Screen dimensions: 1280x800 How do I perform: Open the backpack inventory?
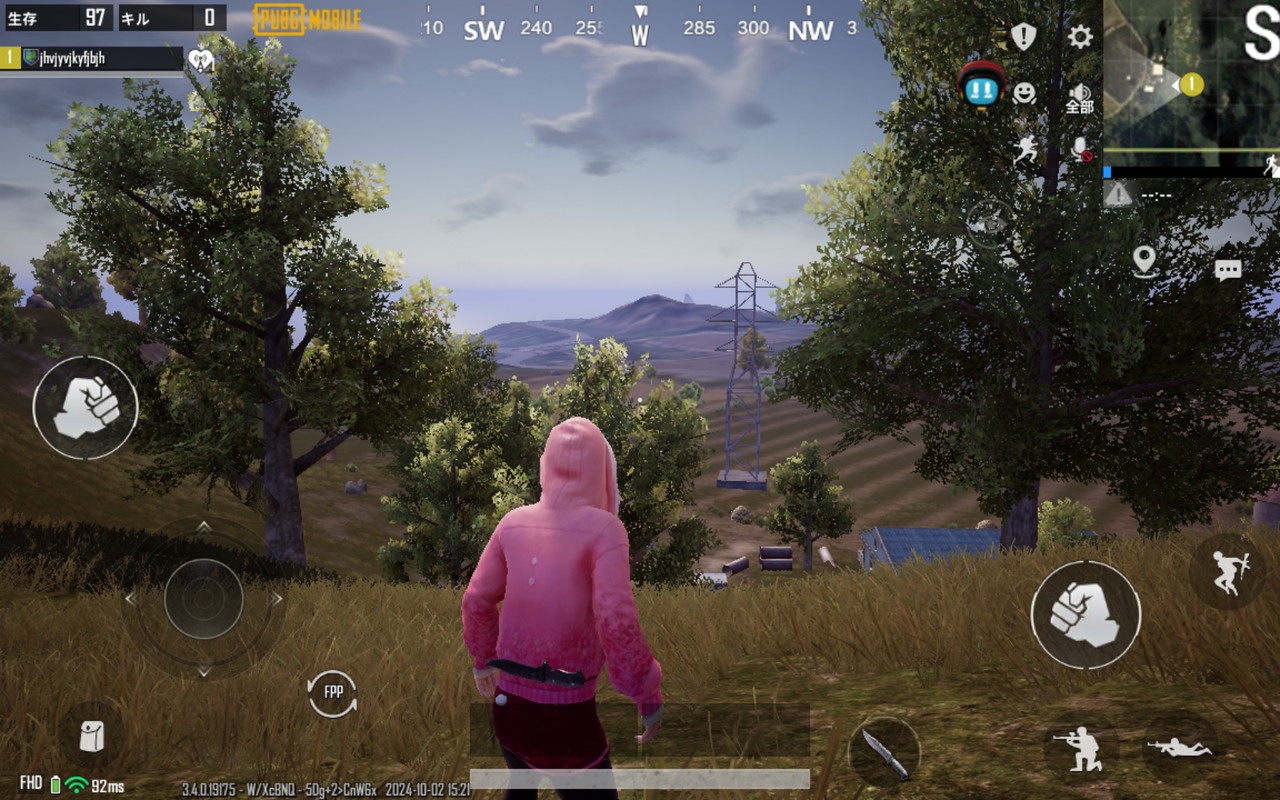coord(92,737)
